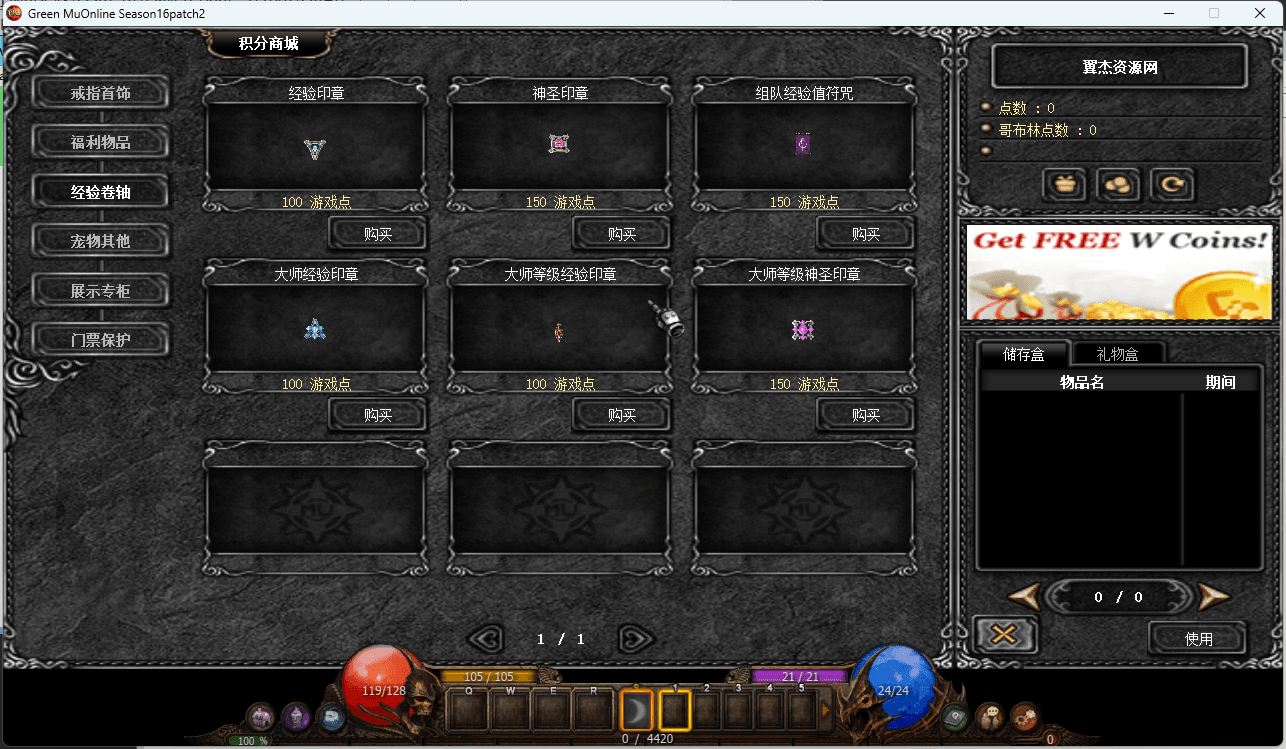This screenshot has height=749, width=1286.
Task: Close the shop with the X button
Action: [1005, 635]
